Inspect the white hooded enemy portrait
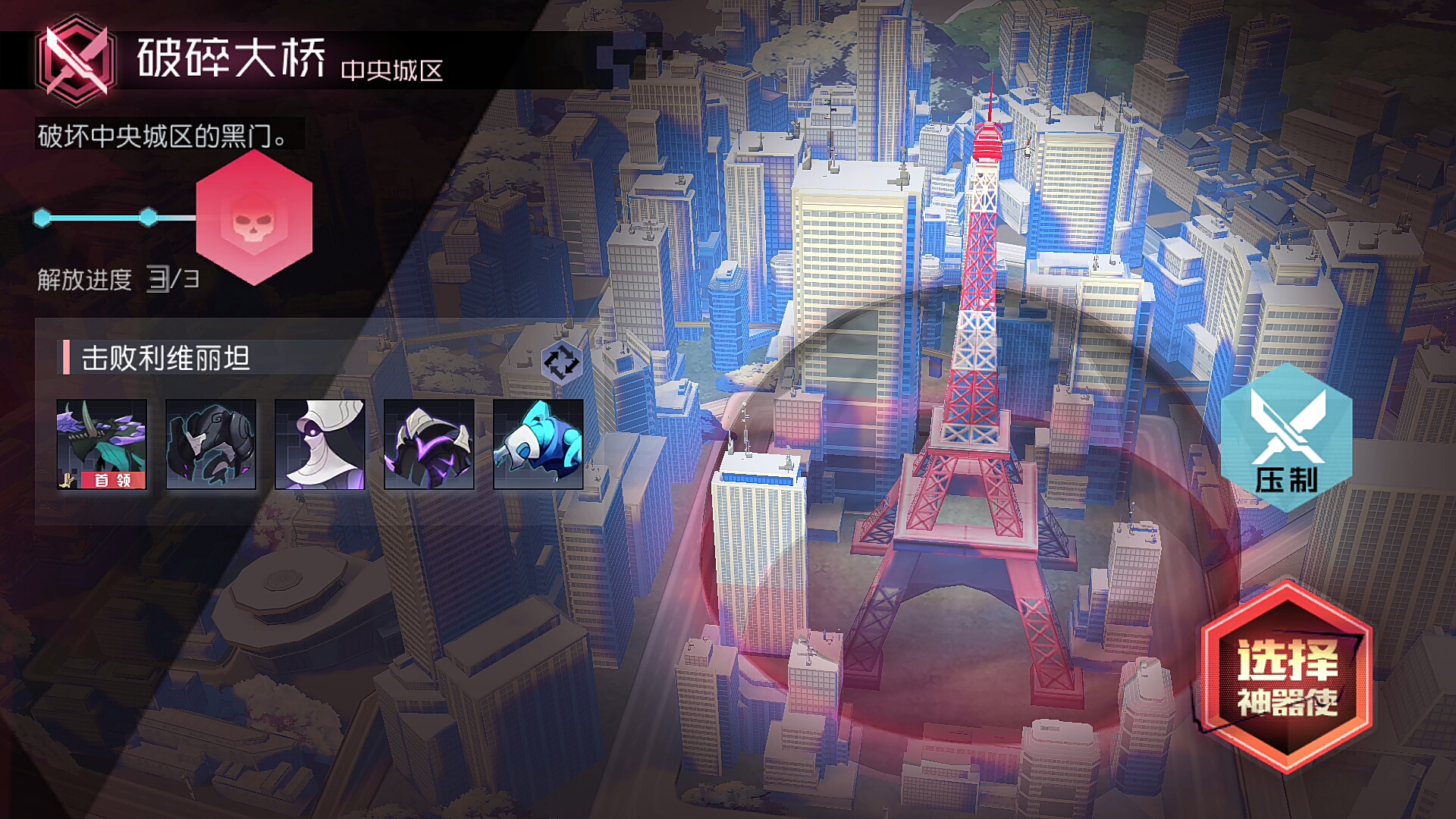The image size is (1456, 819). tap(320, 444)
